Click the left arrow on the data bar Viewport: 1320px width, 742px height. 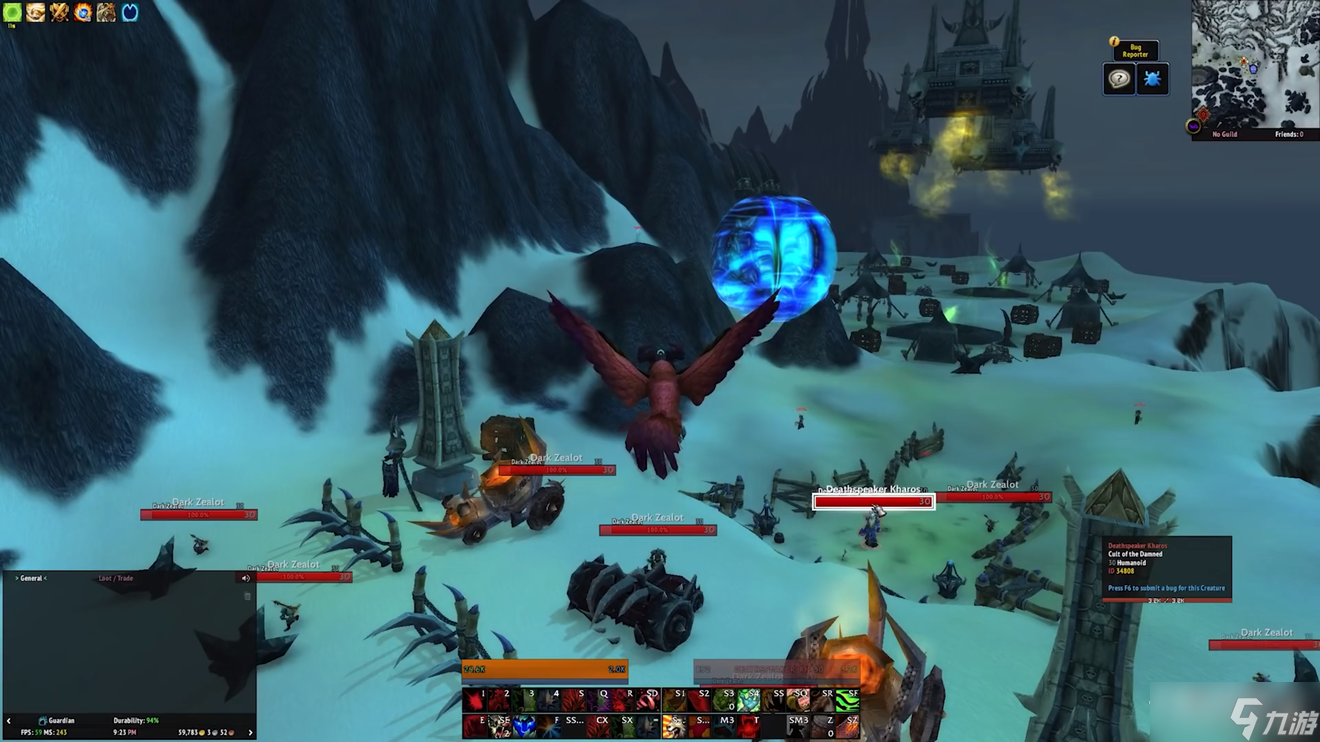point(9,720)
